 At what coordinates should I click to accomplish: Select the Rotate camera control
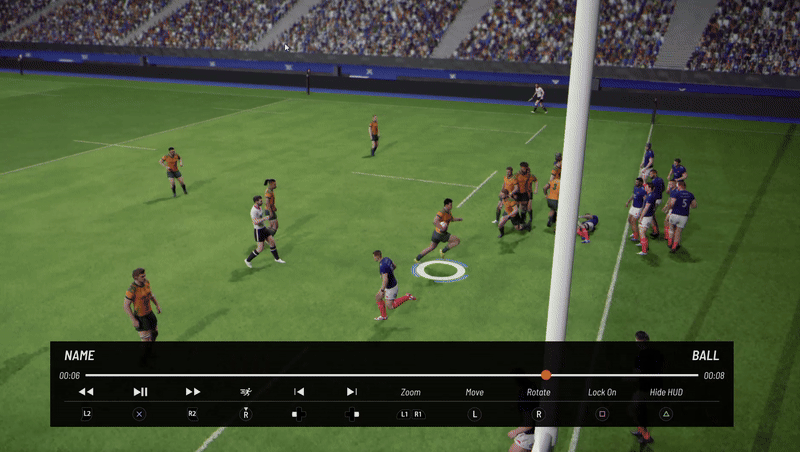click(538, 392)
